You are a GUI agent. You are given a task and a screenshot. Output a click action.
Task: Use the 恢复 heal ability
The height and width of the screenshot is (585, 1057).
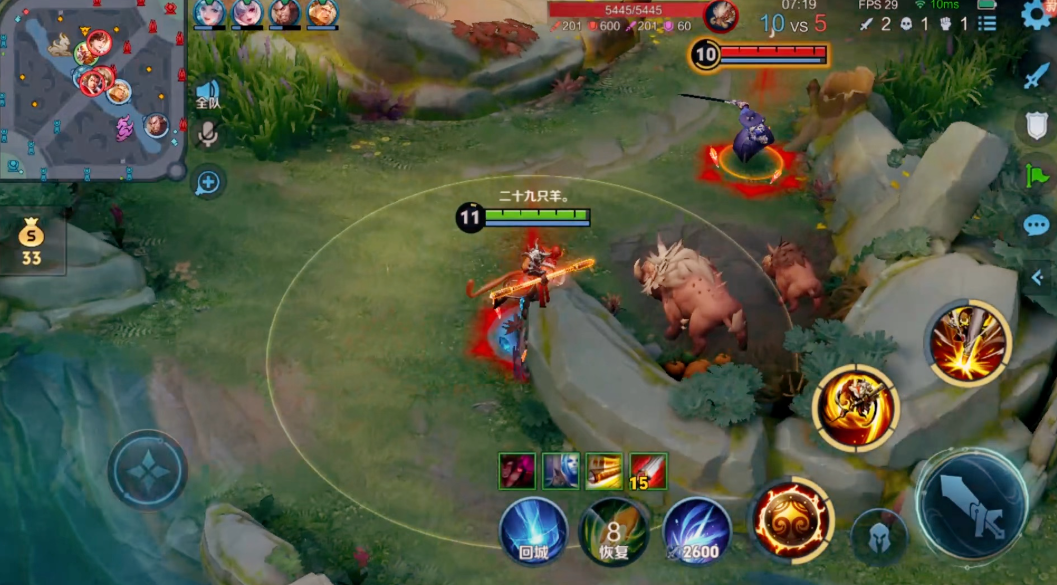(x=613, y=531)
